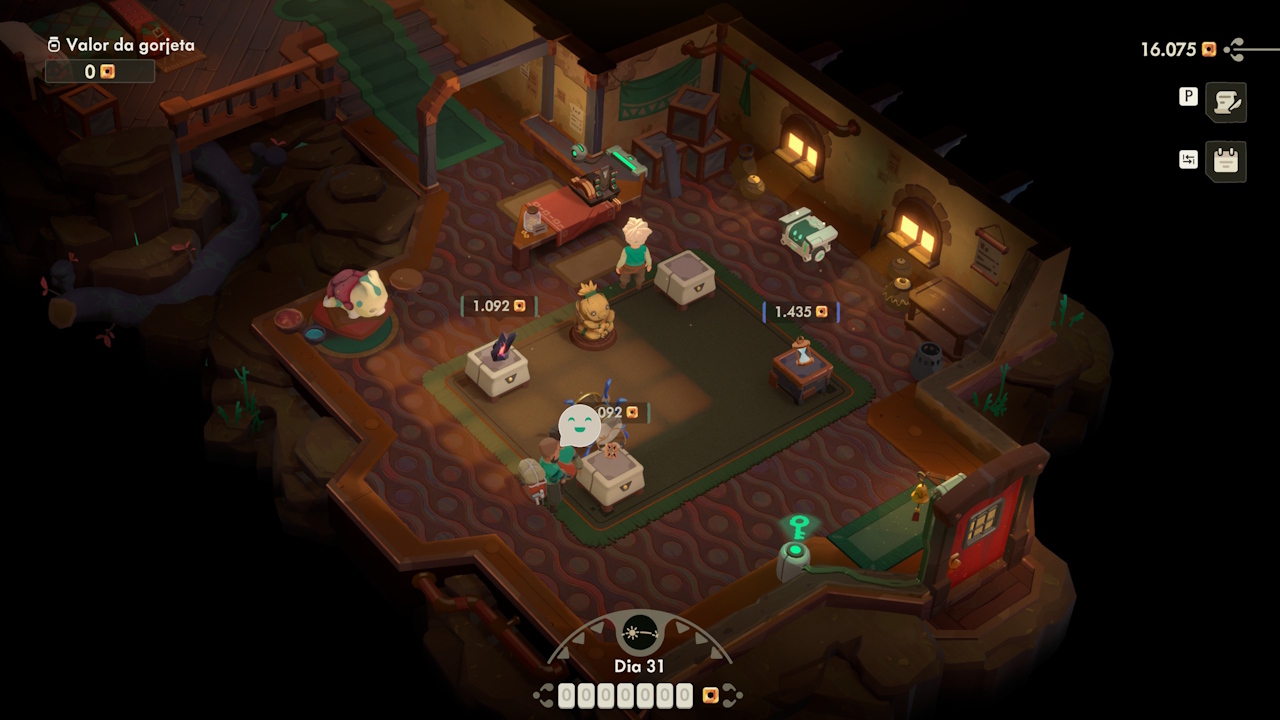Expand the left chevron of the sales counter
The height and width of the screenshot is (720, 1280).
pos(547,693)
